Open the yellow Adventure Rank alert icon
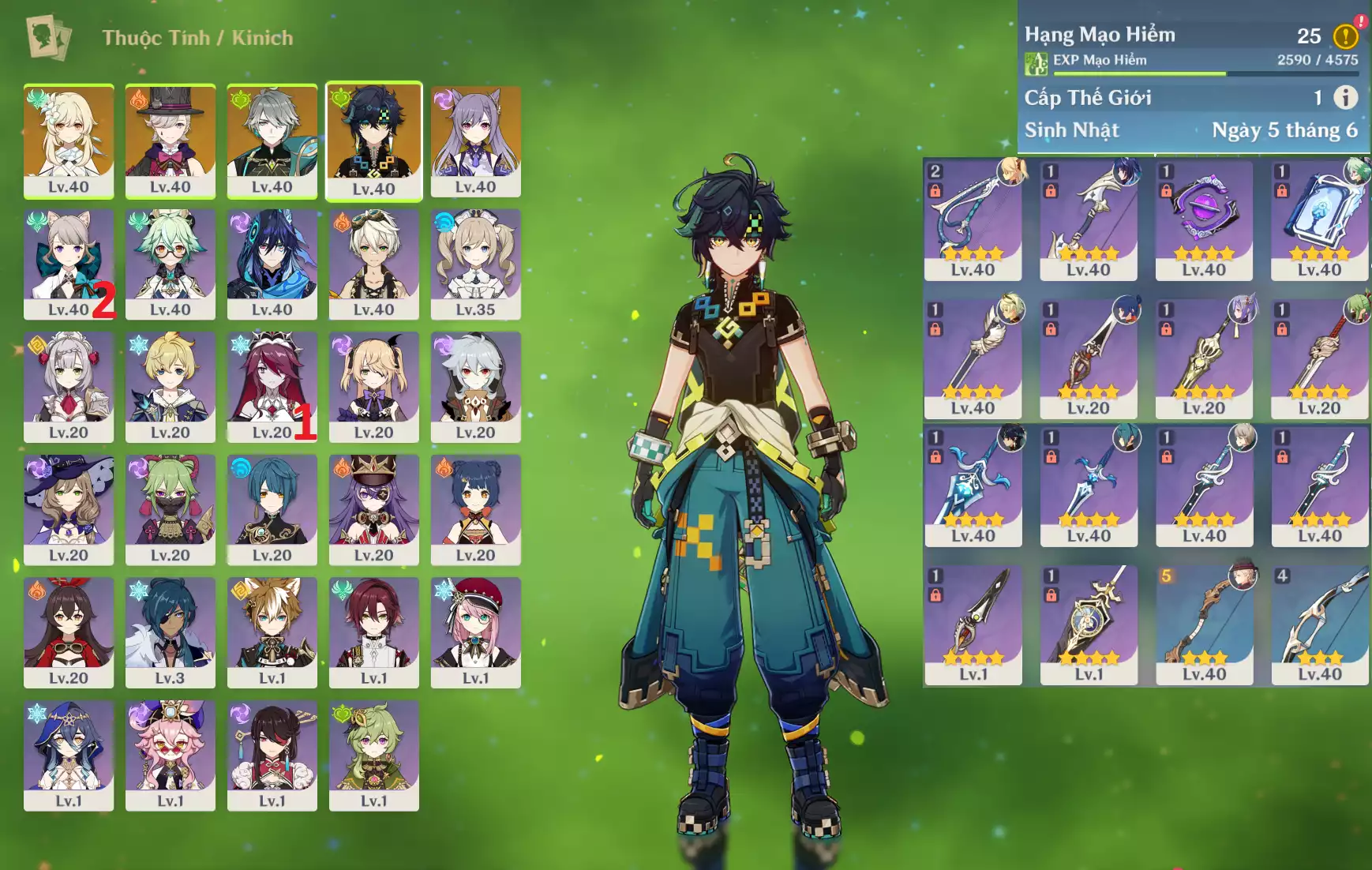 click(1345, 36)
